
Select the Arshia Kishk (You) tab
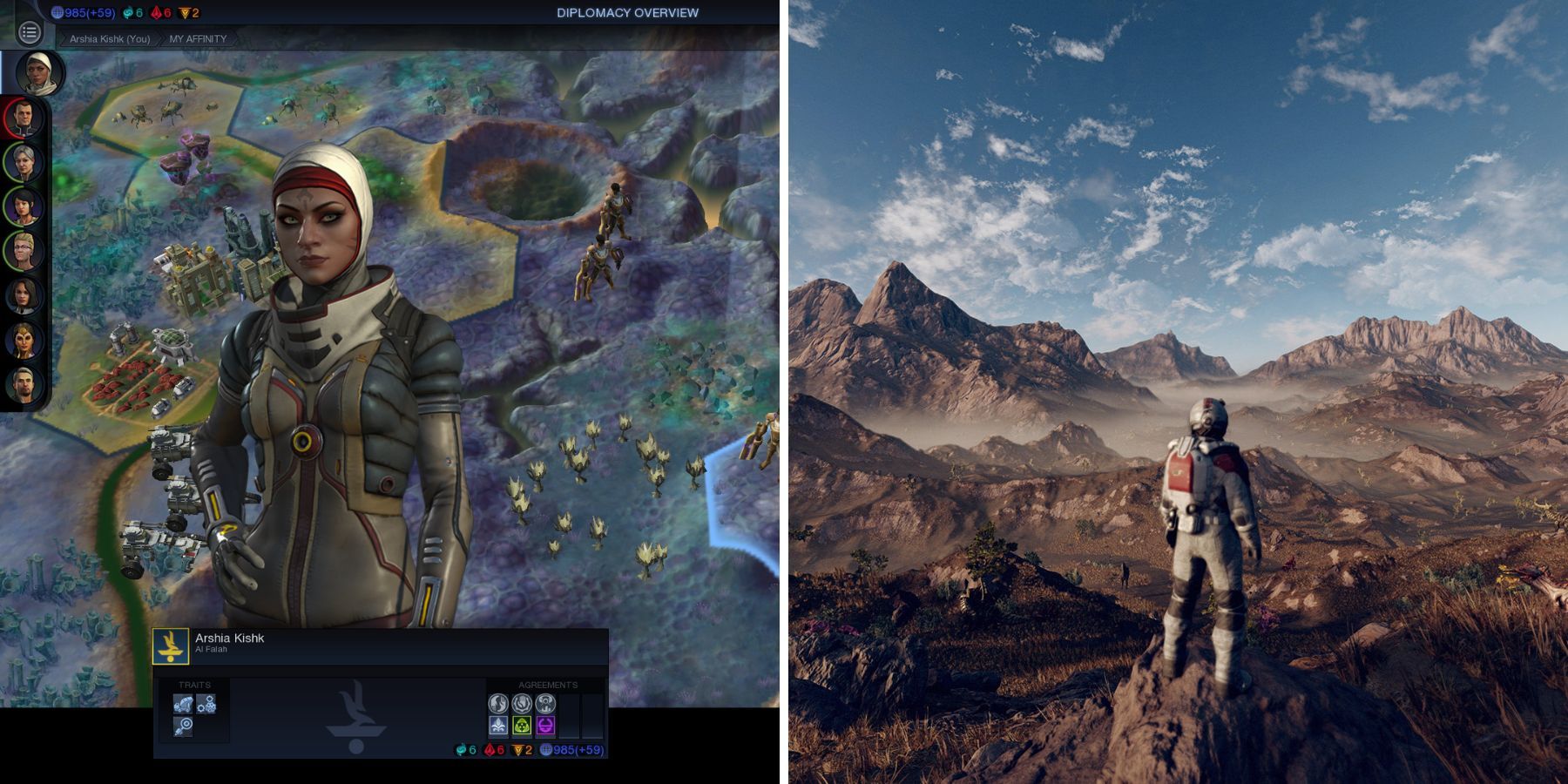[x=112, y=38]
